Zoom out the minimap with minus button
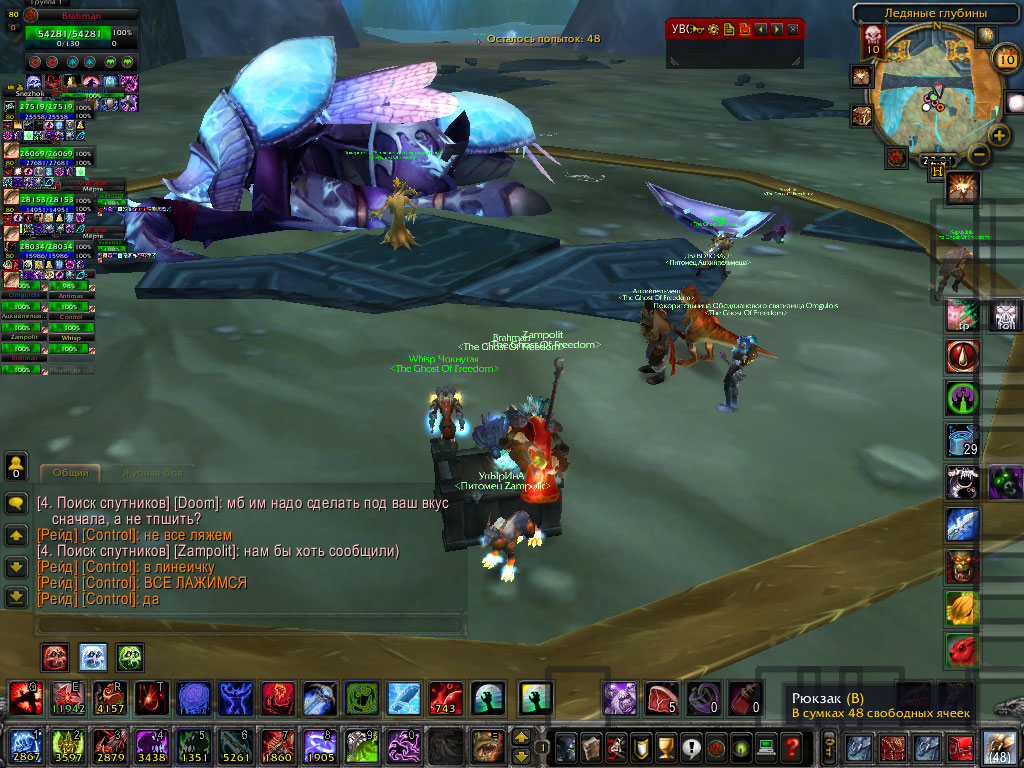This screenshot has width=1024, height=768. point(980,154)
